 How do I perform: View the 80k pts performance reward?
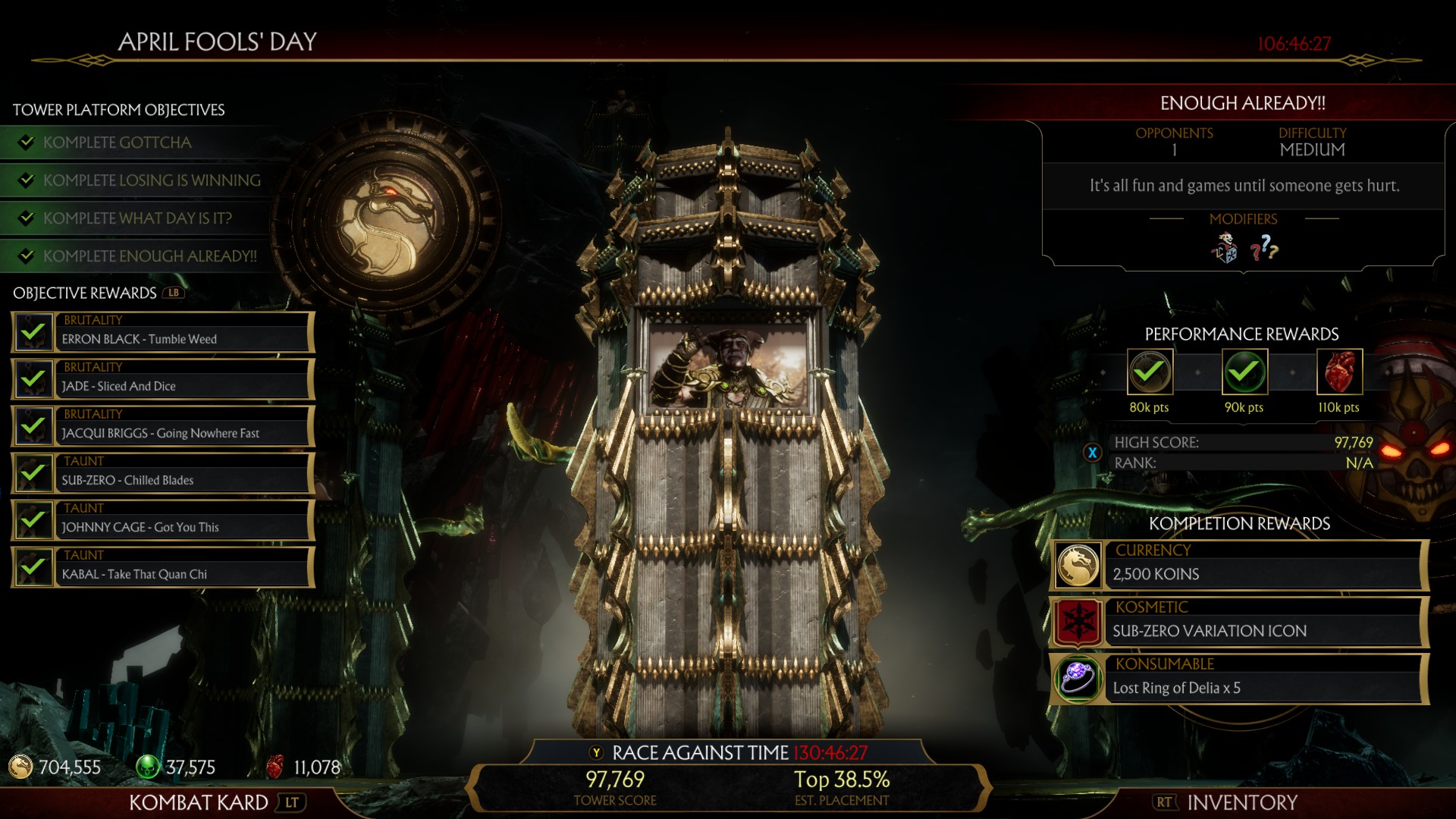click(1150, 372)
